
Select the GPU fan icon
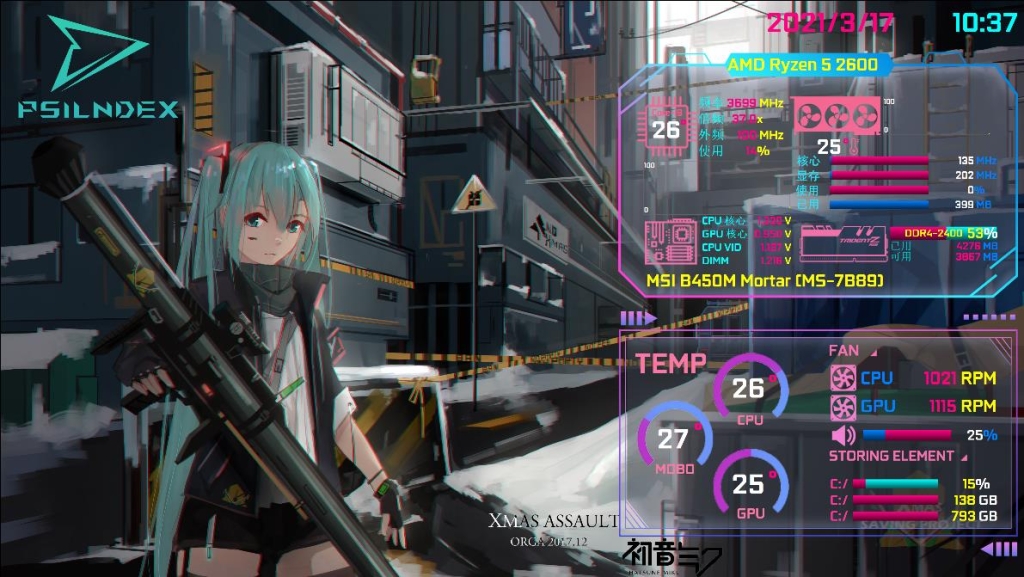coord(843,406)
